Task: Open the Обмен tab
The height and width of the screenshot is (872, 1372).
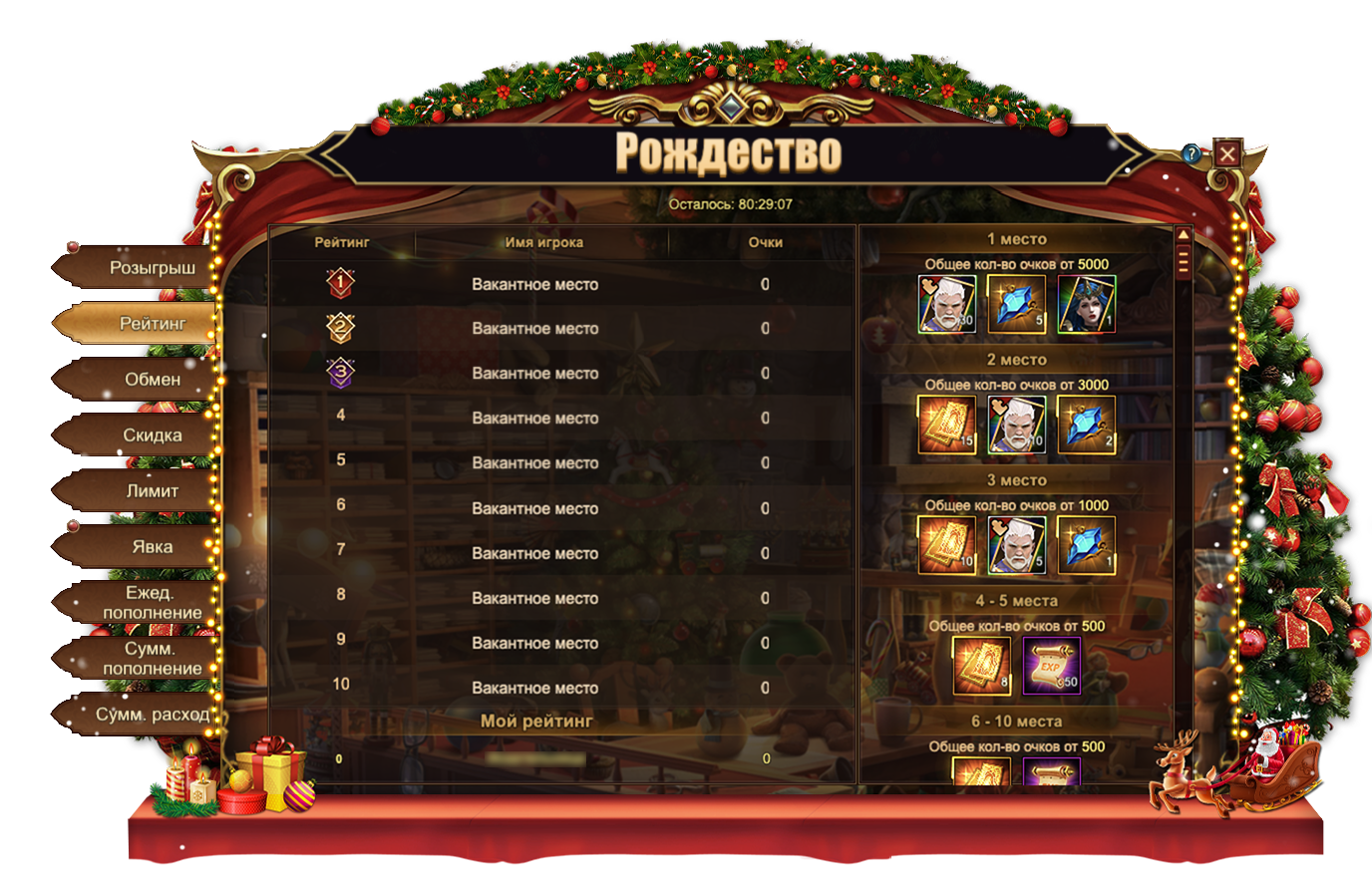Action: [152, 380]
